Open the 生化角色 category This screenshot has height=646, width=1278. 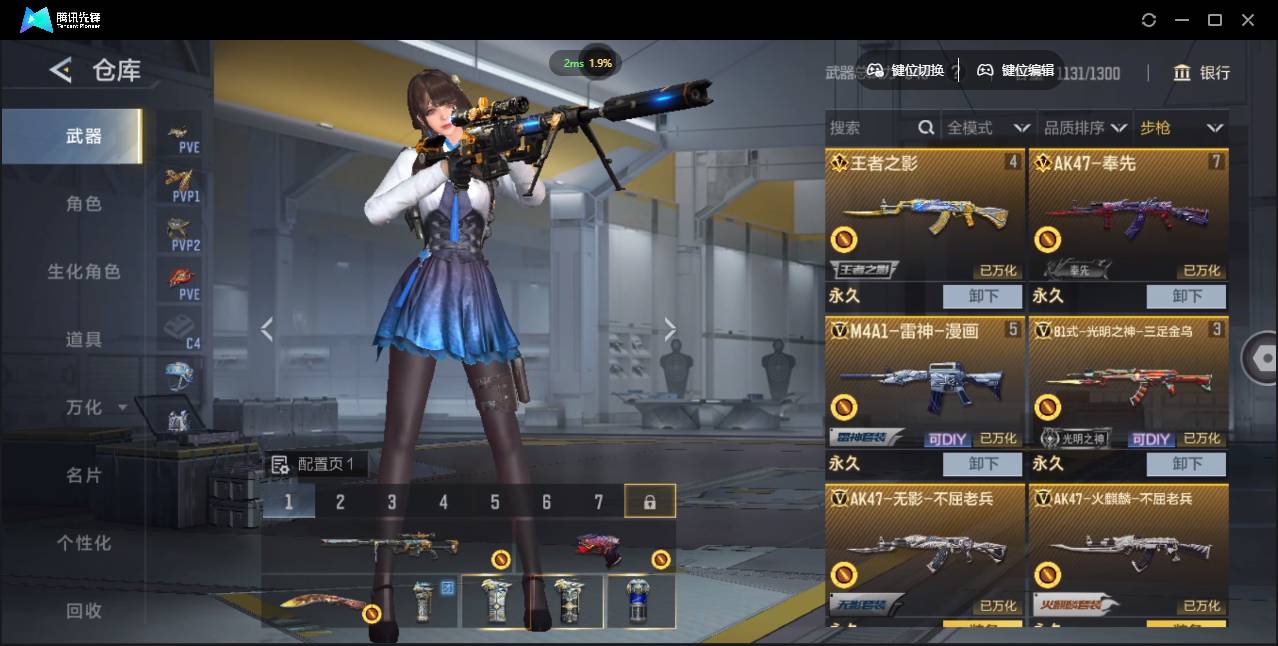click(84, 272)
